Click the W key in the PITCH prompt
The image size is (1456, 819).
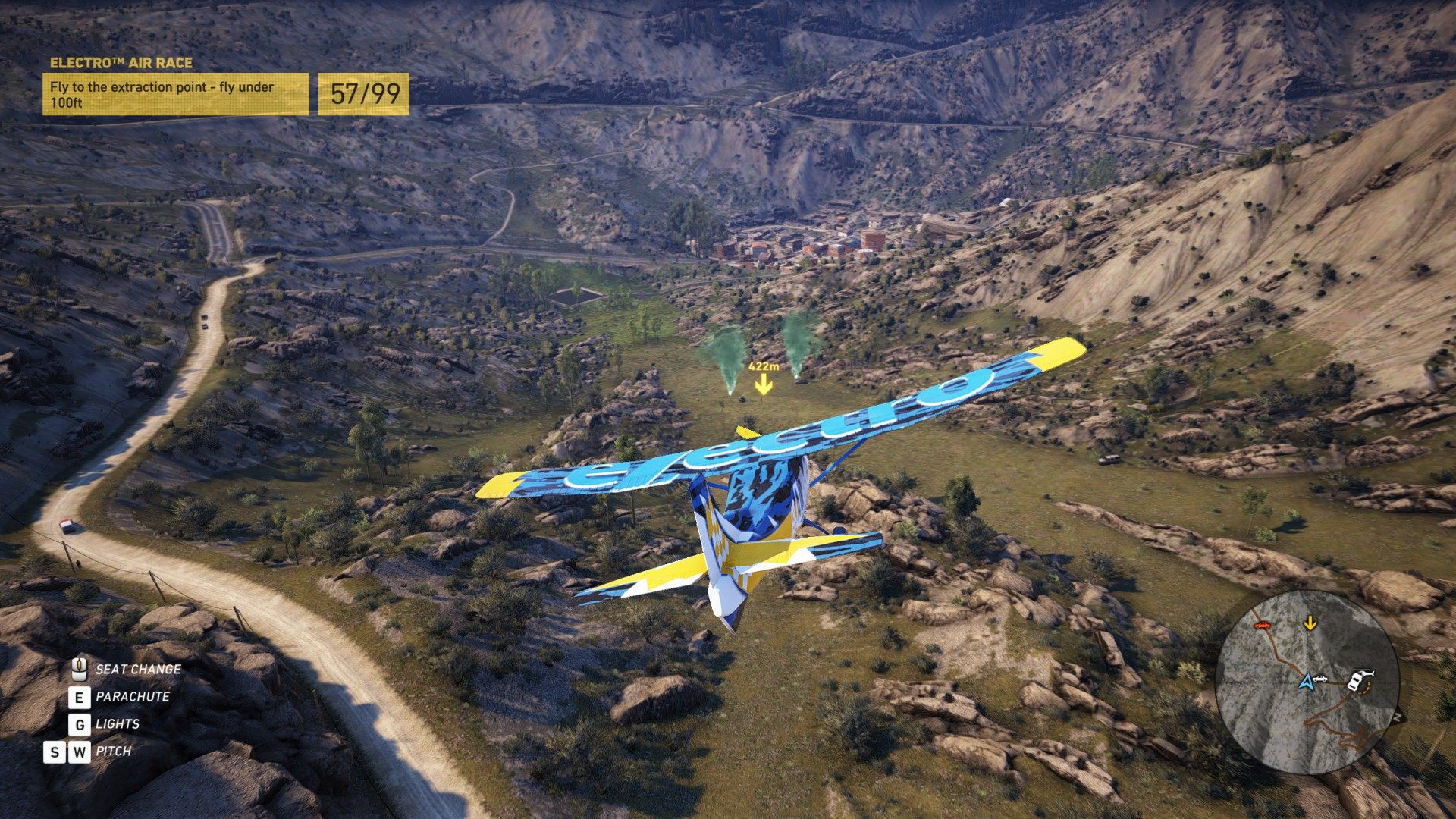click(x=80, y=751)
